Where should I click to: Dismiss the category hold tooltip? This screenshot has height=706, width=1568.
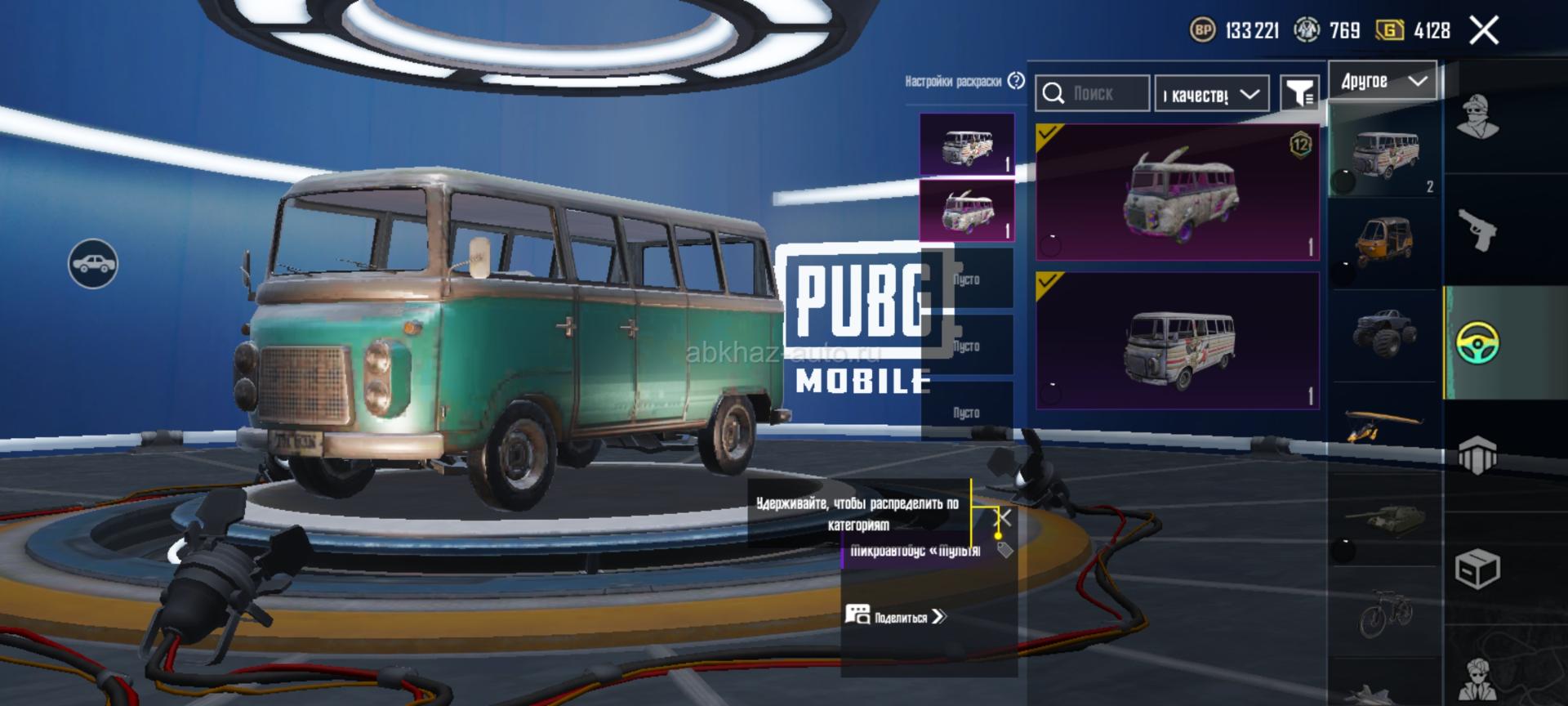pyautogui.click(x=1005, y=517)
